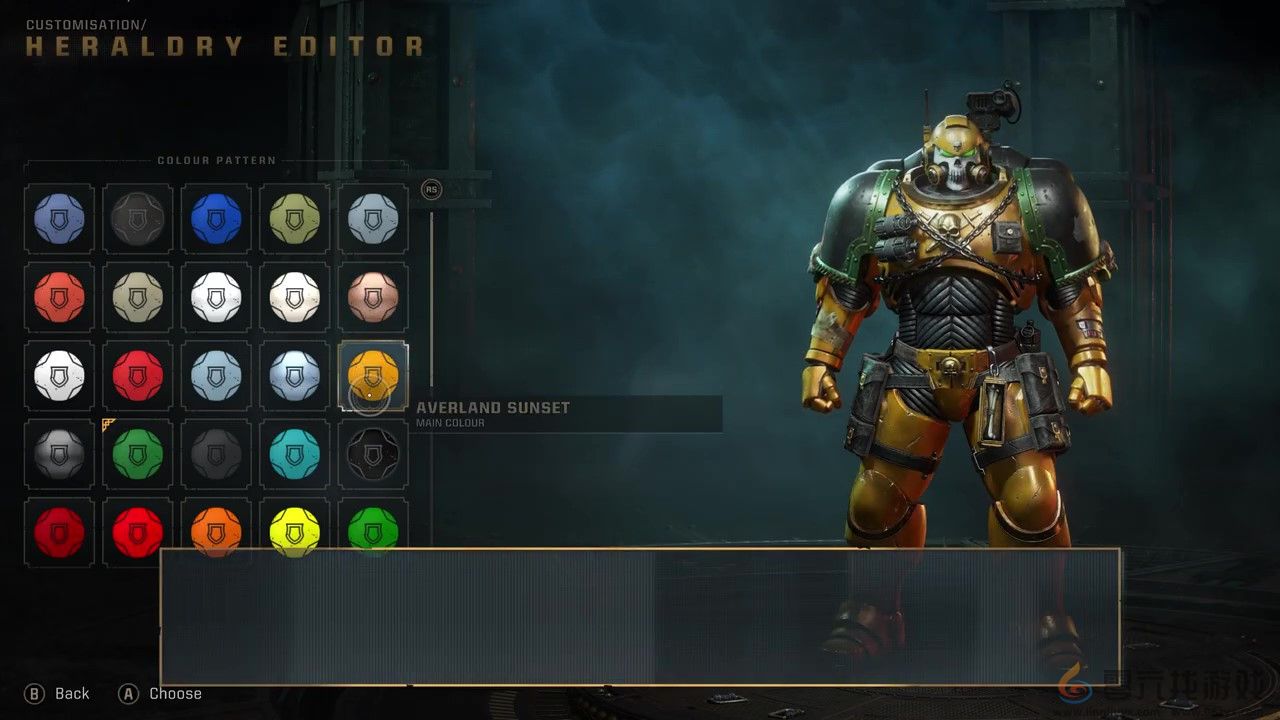Screen dimensions: 1280x720
Task: Pick the vivid pure orange swatch
Action: (216, 530)
